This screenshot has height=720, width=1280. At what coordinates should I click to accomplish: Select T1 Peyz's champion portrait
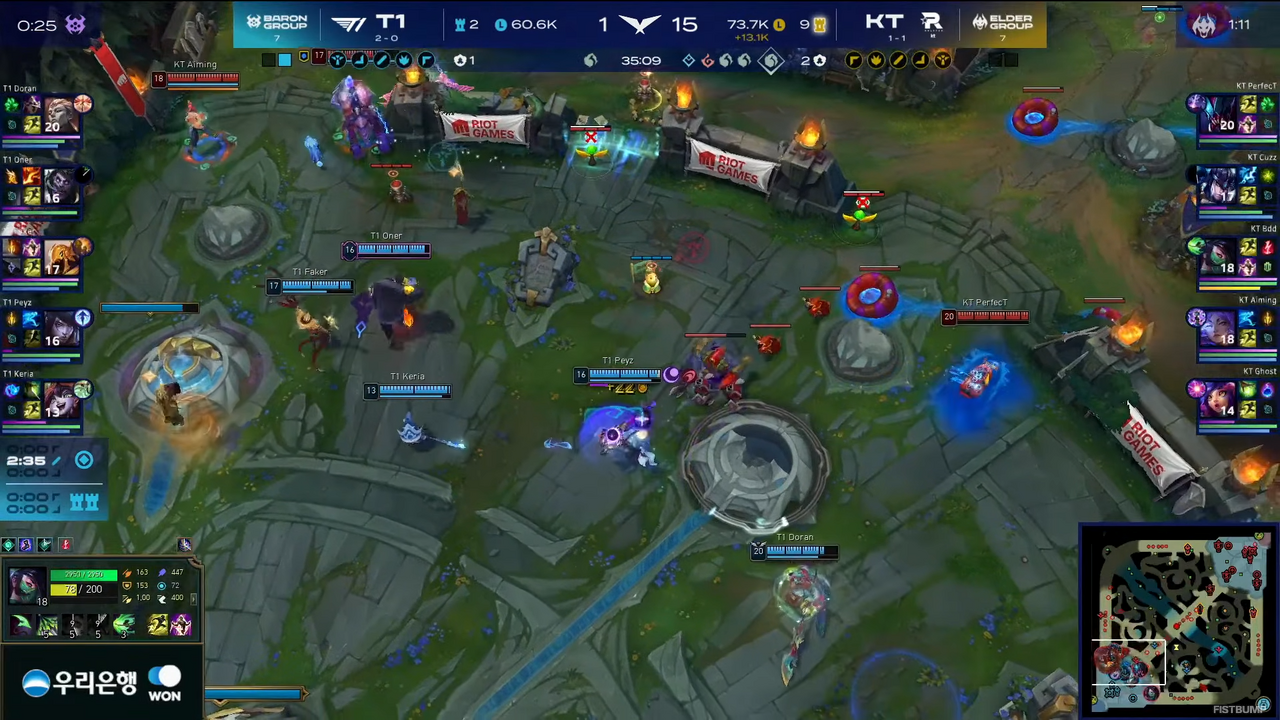click(x=58, y=328)
